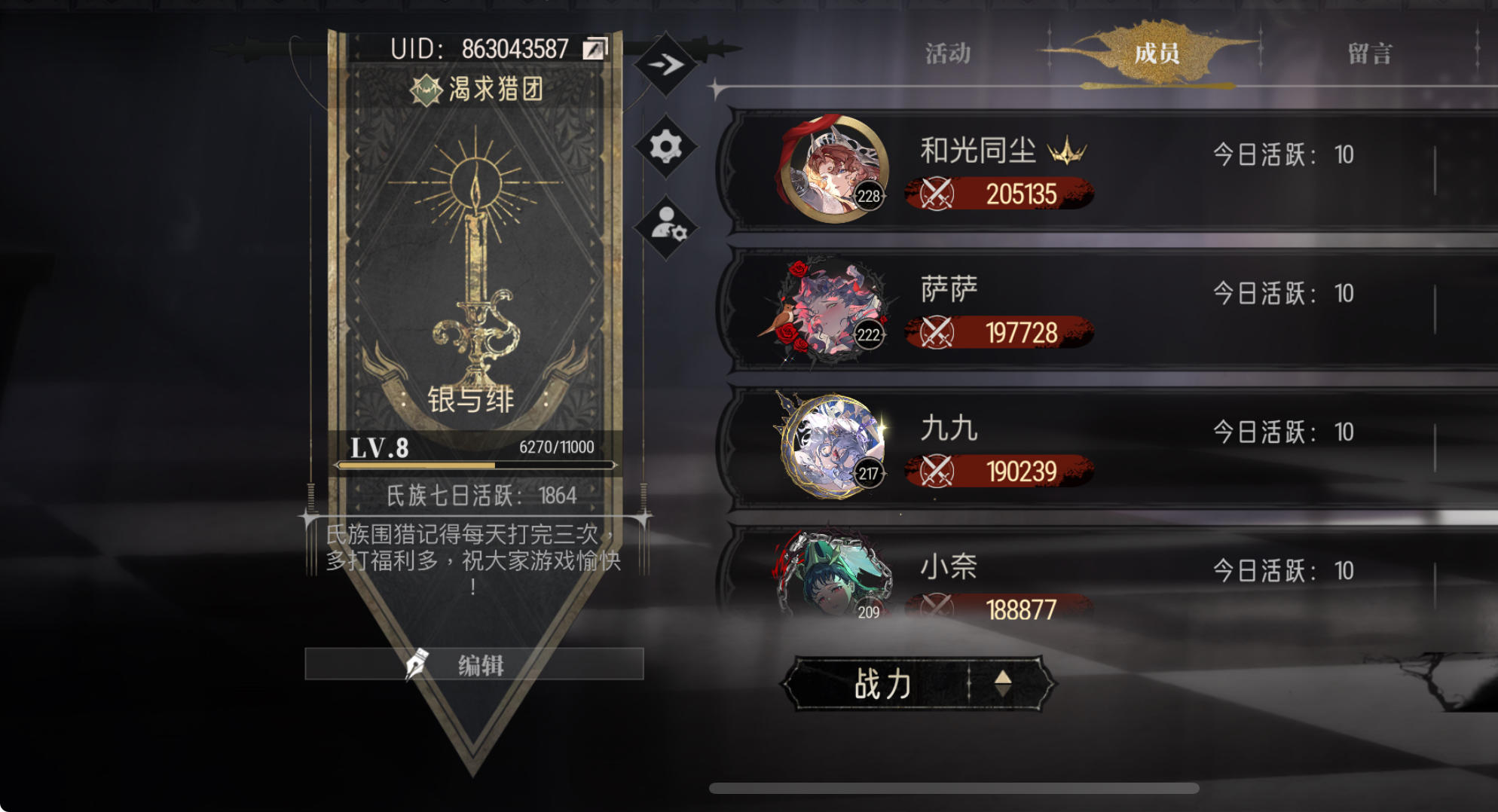Screen dimensions: 1498x812
Task: Click the crossed swords icon on 小奈's row
Action: [937, 606]
